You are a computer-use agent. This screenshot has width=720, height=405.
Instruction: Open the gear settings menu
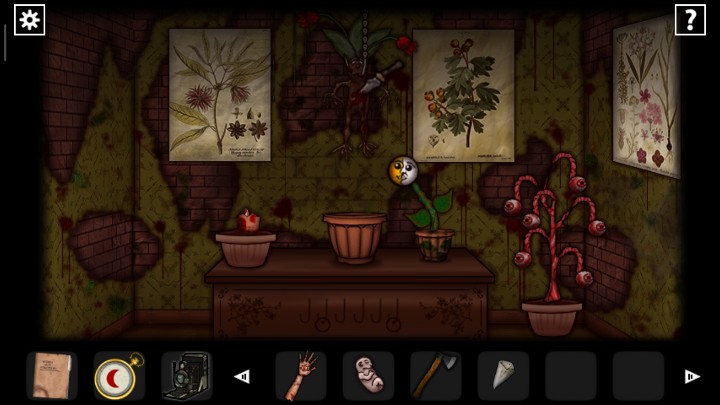(29, 19)
